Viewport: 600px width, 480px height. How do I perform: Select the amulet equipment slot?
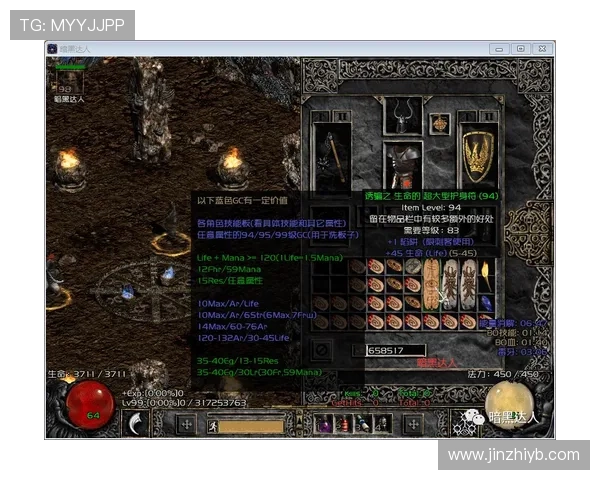click(440, 123)
